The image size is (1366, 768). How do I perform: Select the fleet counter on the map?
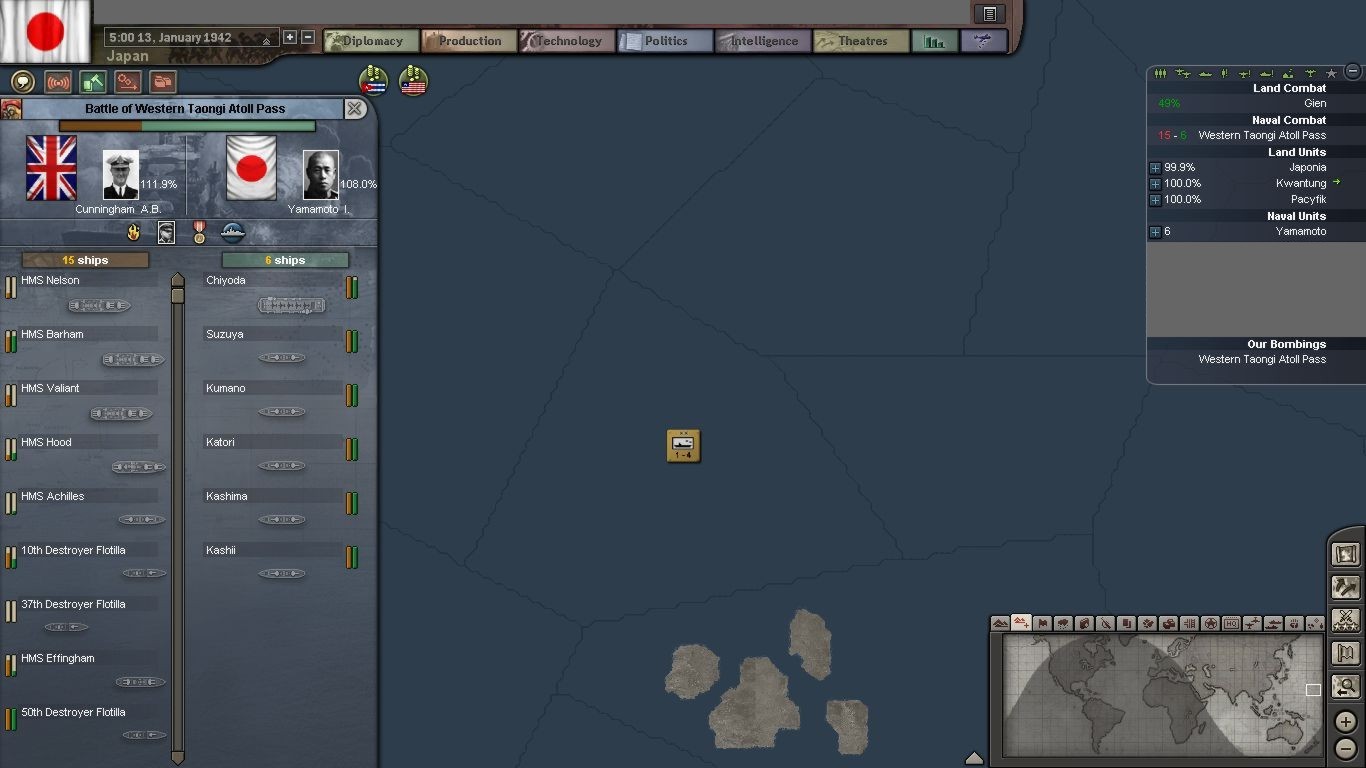click(684, 446)
